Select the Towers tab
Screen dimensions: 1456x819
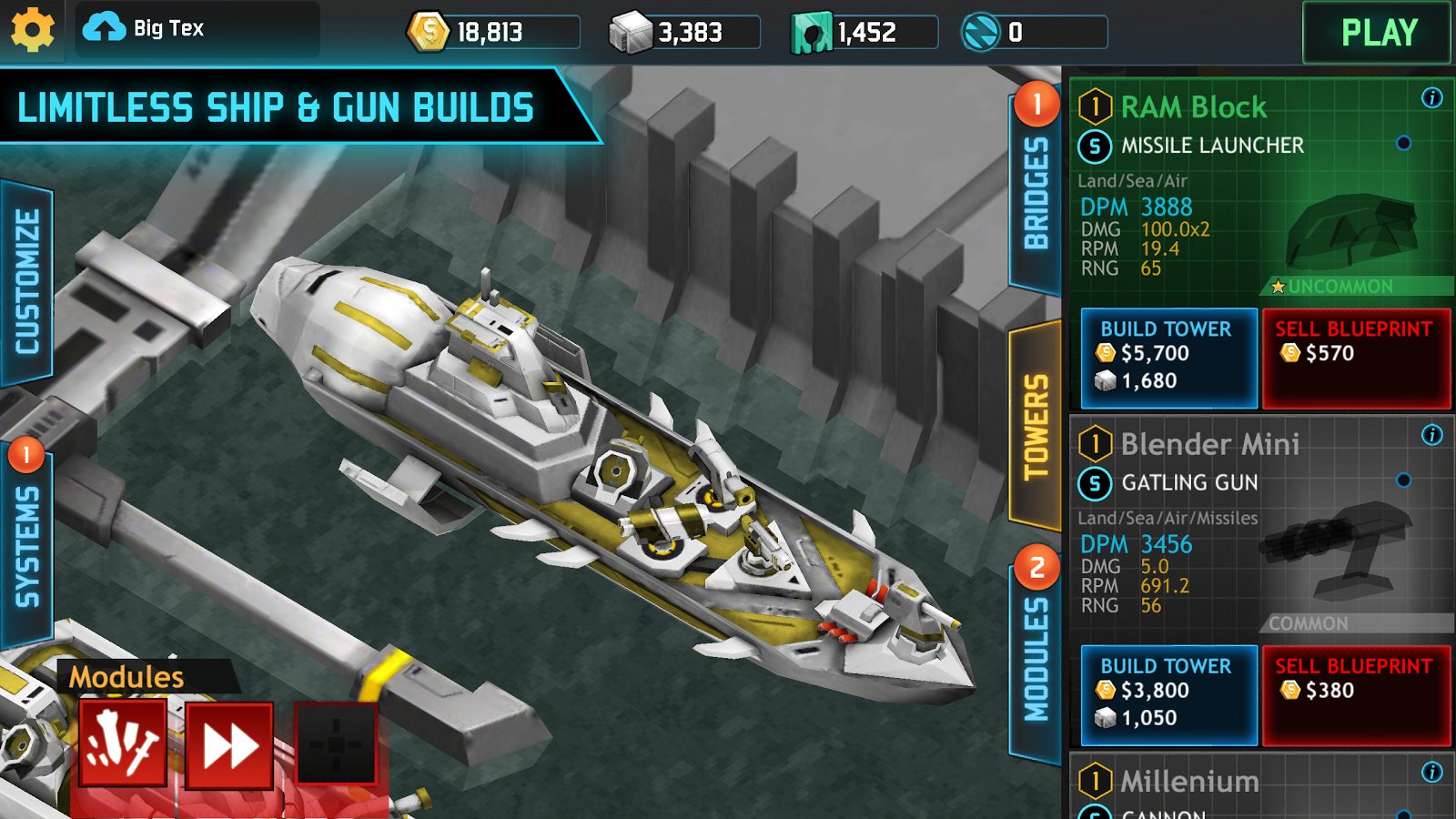point(1036,426)
